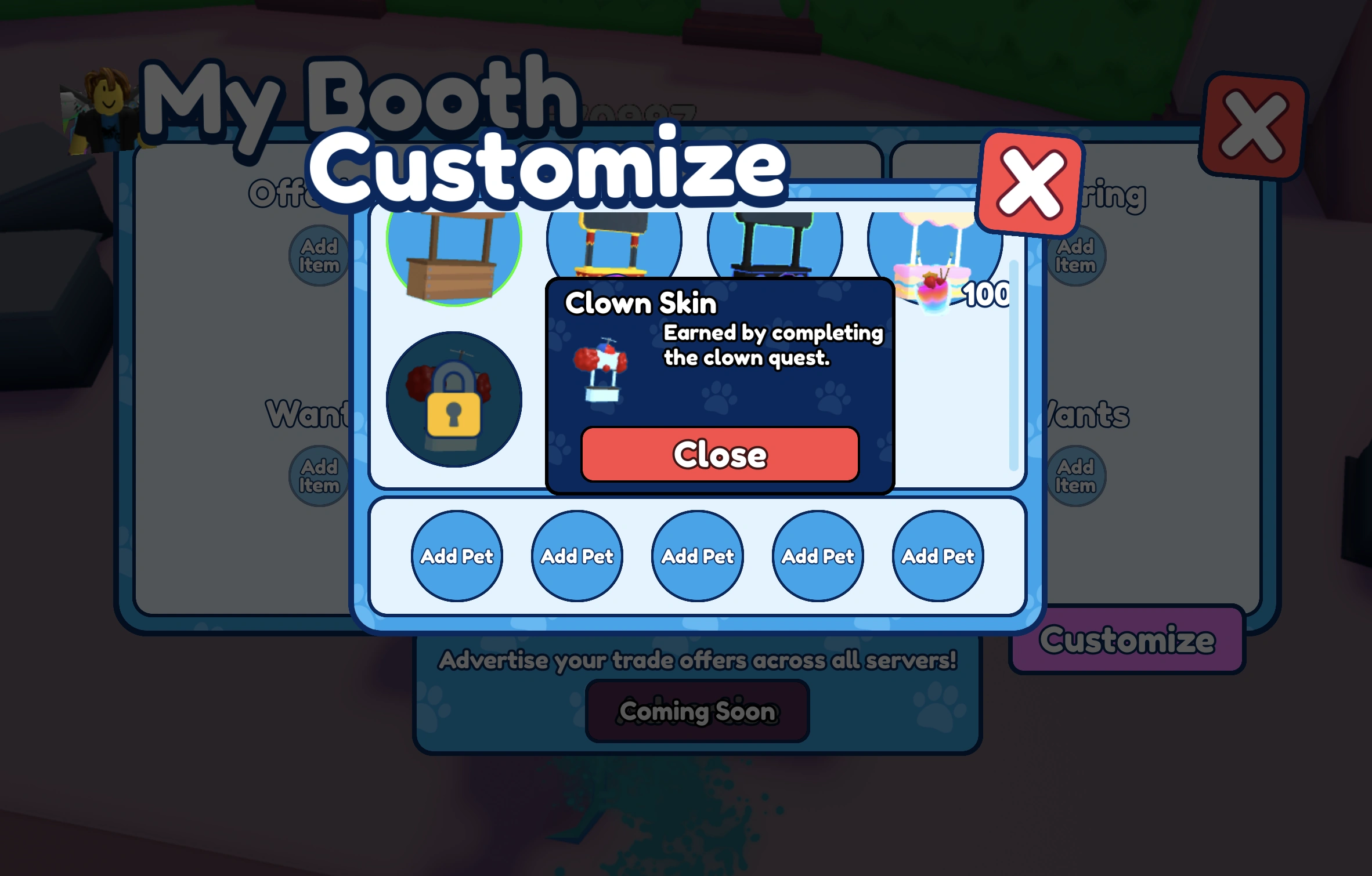This screenshot has width=1372, height=876.
Task: Add an item to the Wants section
Action: click(318, 475)
